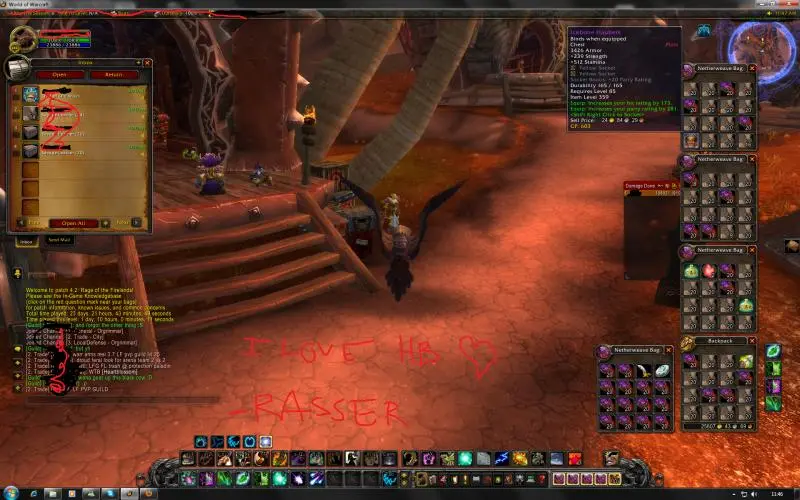Select the Inbox tab
The image size is (800, 500).
[27, 240]
